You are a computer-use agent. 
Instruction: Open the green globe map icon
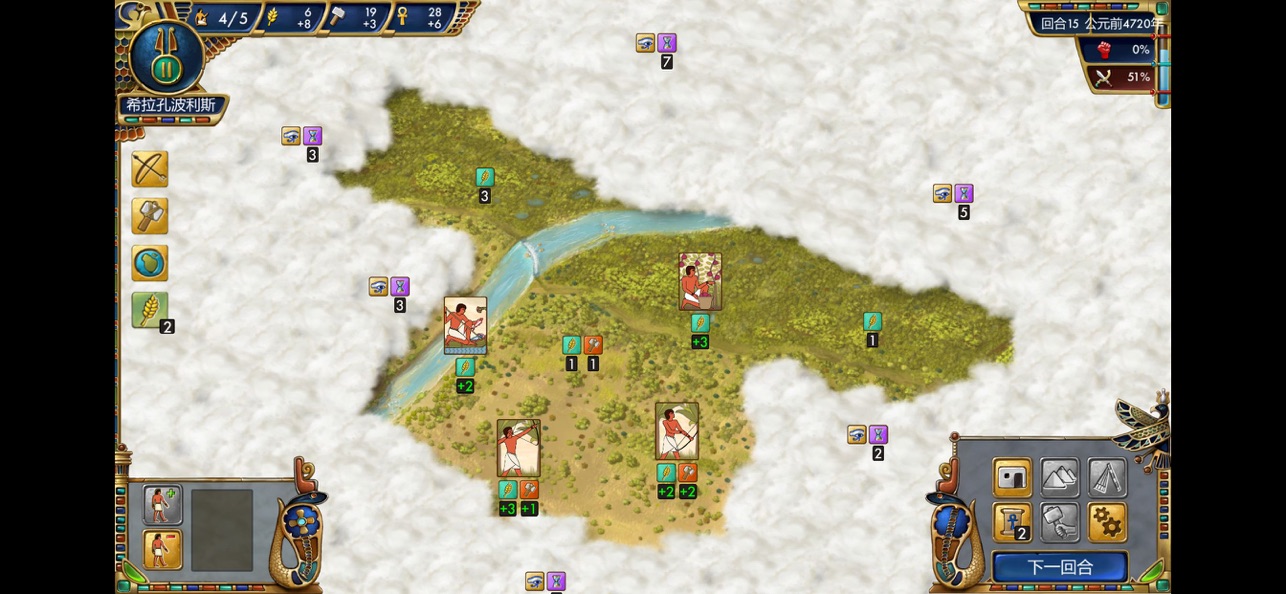tap(150, 263)
